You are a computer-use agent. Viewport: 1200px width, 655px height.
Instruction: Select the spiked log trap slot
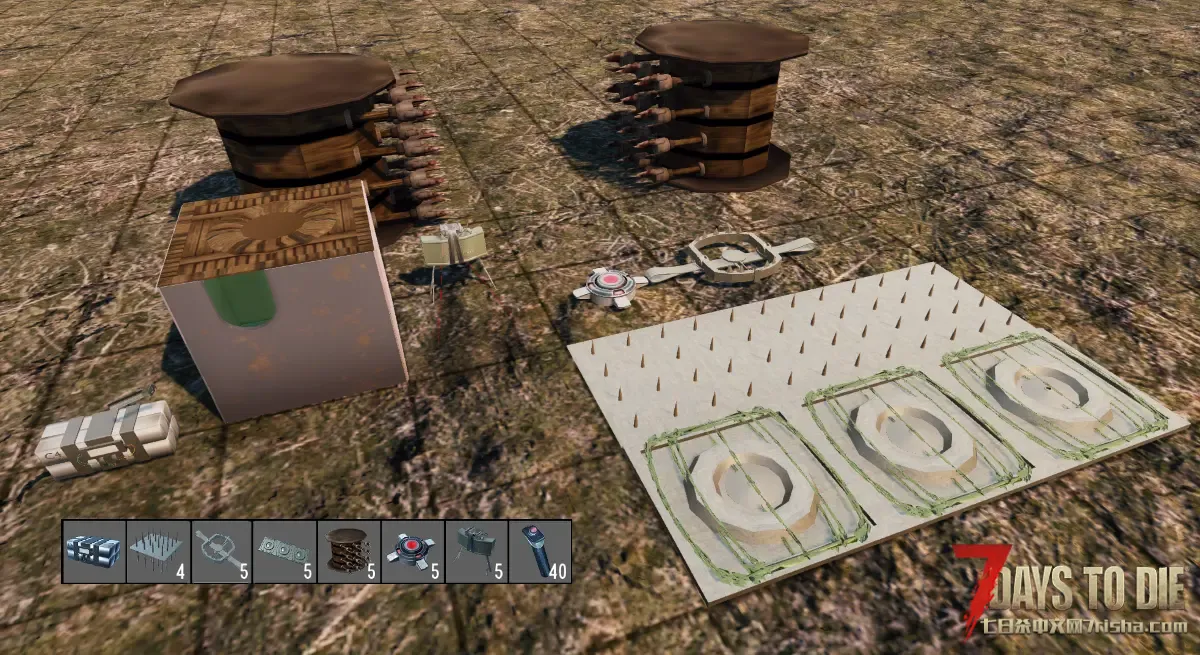(x=349, y=551)
